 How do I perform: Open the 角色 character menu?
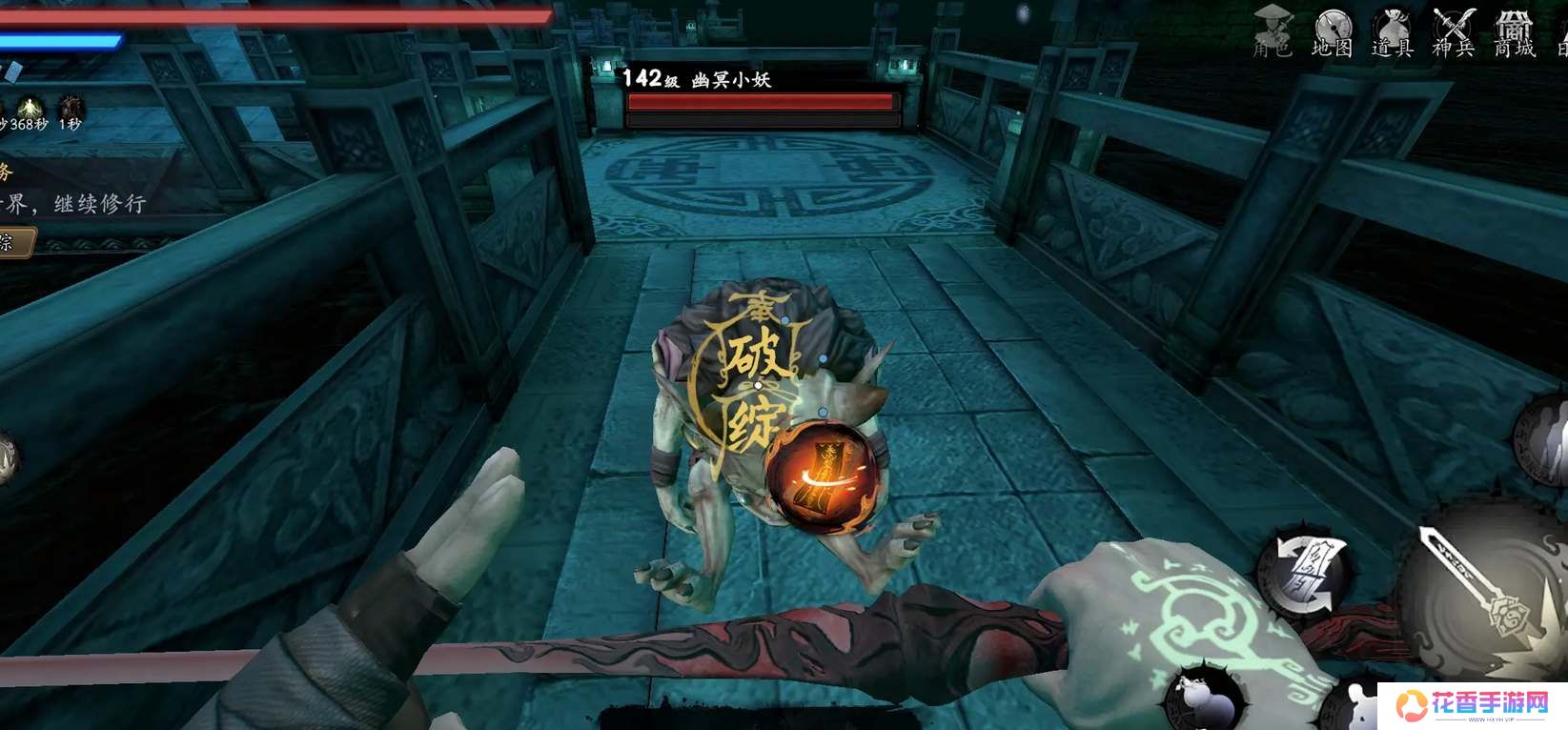click(x=1272, y=31)
